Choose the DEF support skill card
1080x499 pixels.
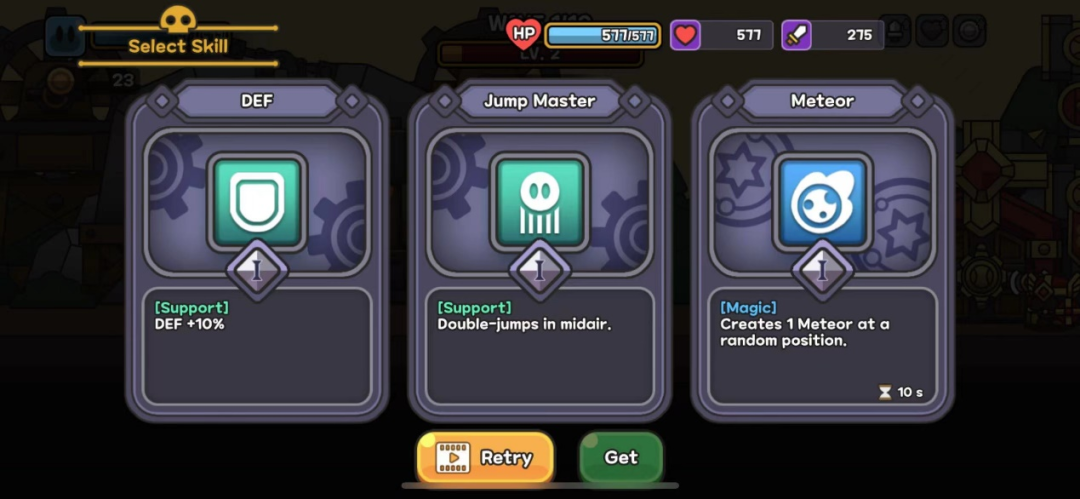pyautogui.click(x=257, y=250)
